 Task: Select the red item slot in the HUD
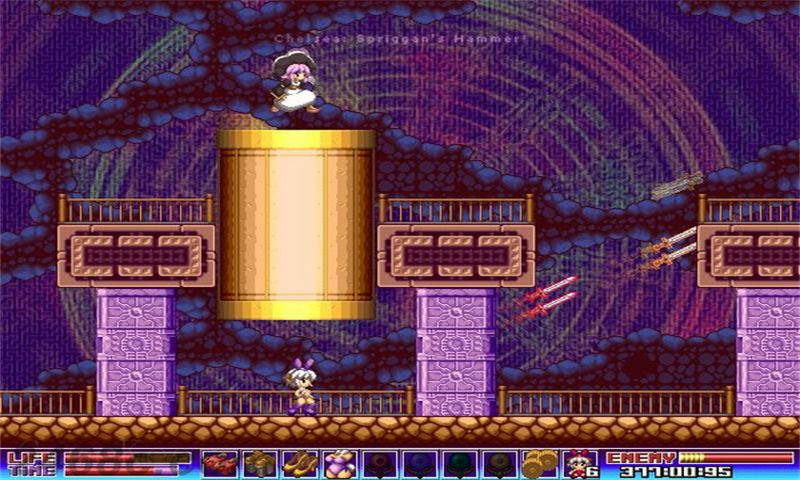219,464
